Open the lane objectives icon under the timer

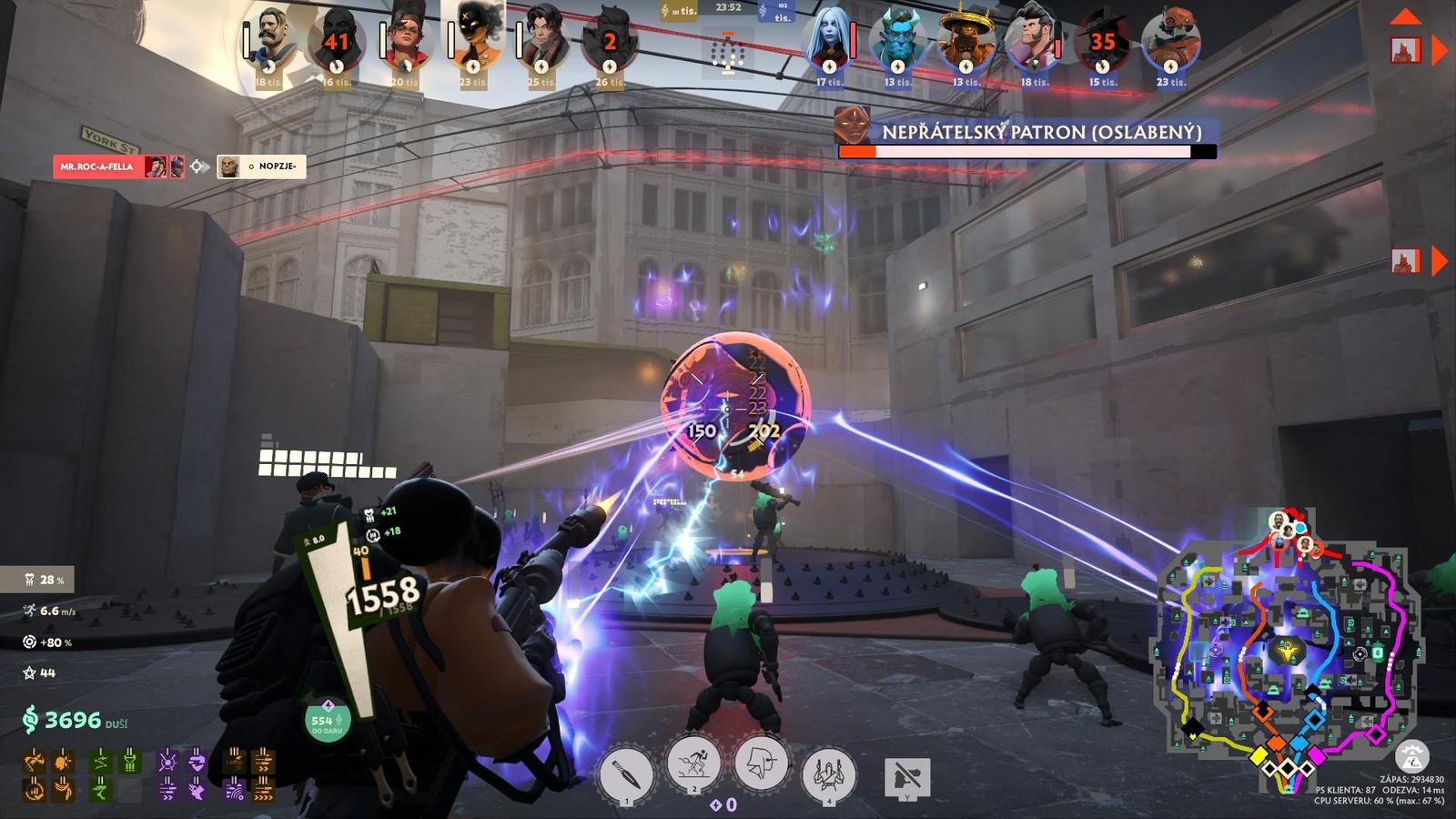[728, 52]
